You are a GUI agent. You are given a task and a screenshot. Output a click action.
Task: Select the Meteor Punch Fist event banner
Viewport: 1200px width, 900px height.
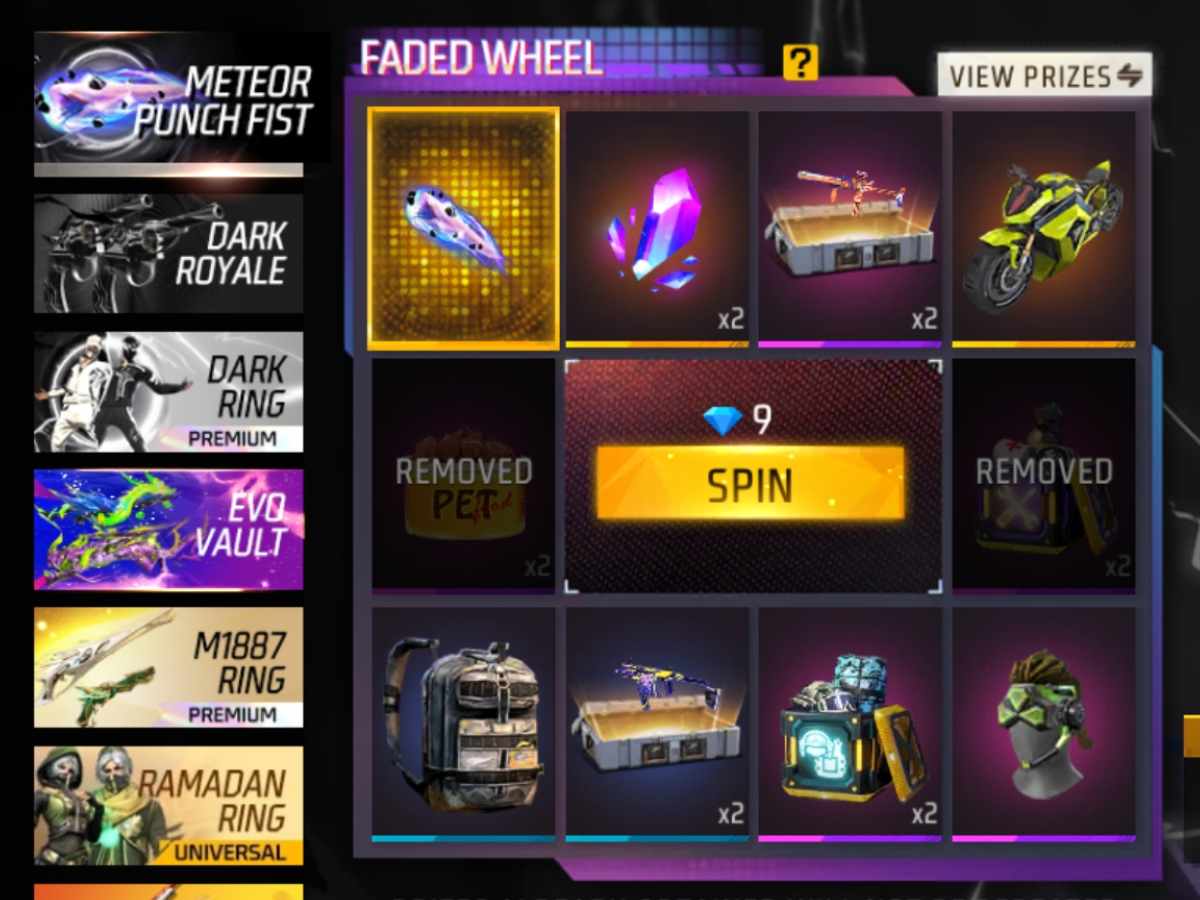coord(182,98)
